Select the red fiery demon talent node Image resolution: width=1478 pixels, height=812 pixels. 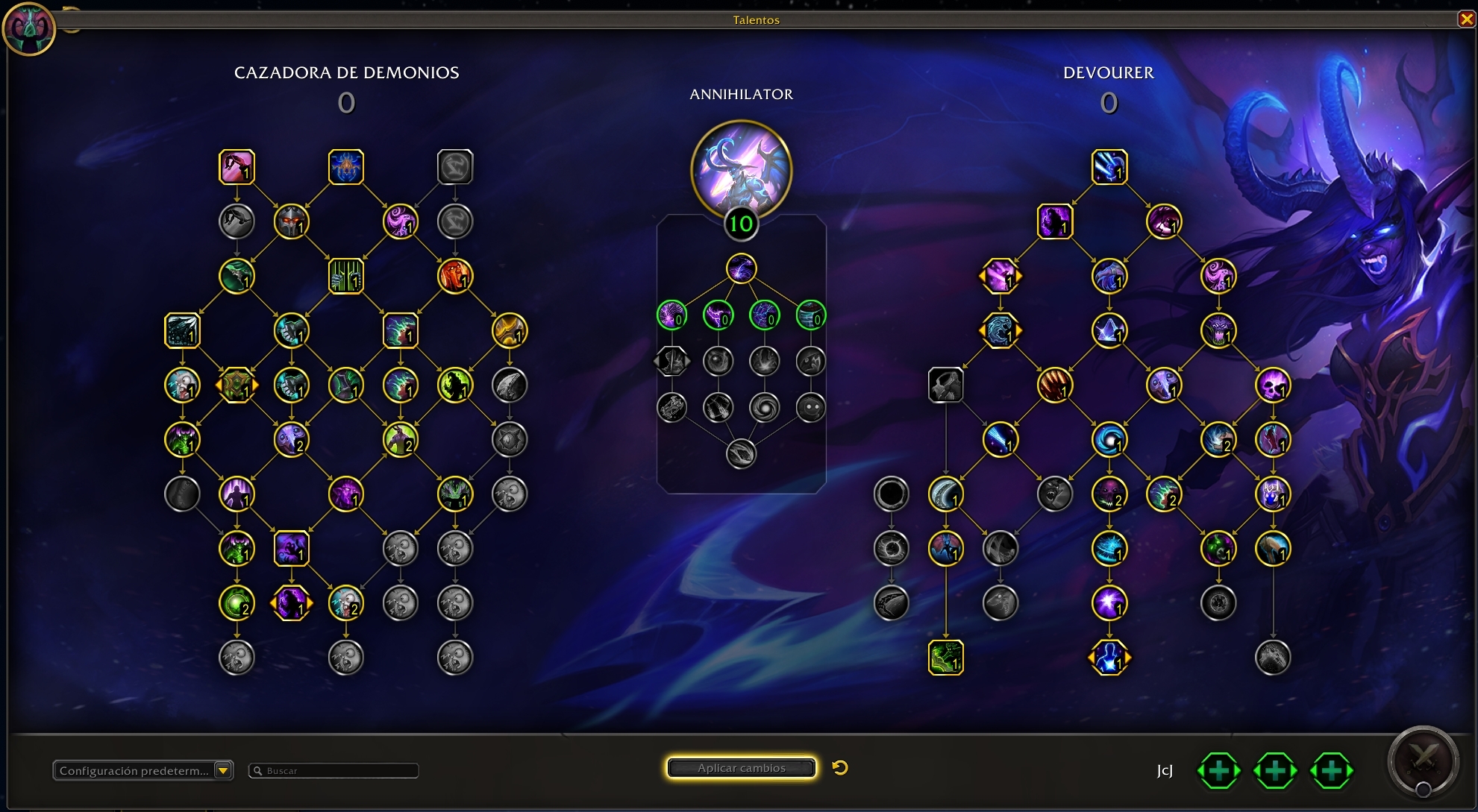pos(455,277)
